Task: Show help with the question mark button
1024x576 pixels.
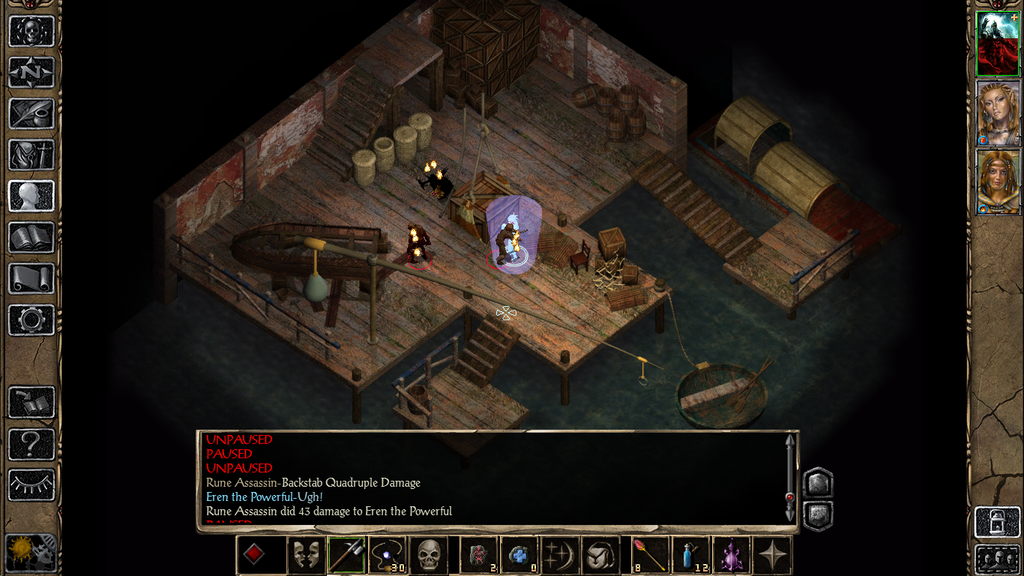Action: point(31,443)
